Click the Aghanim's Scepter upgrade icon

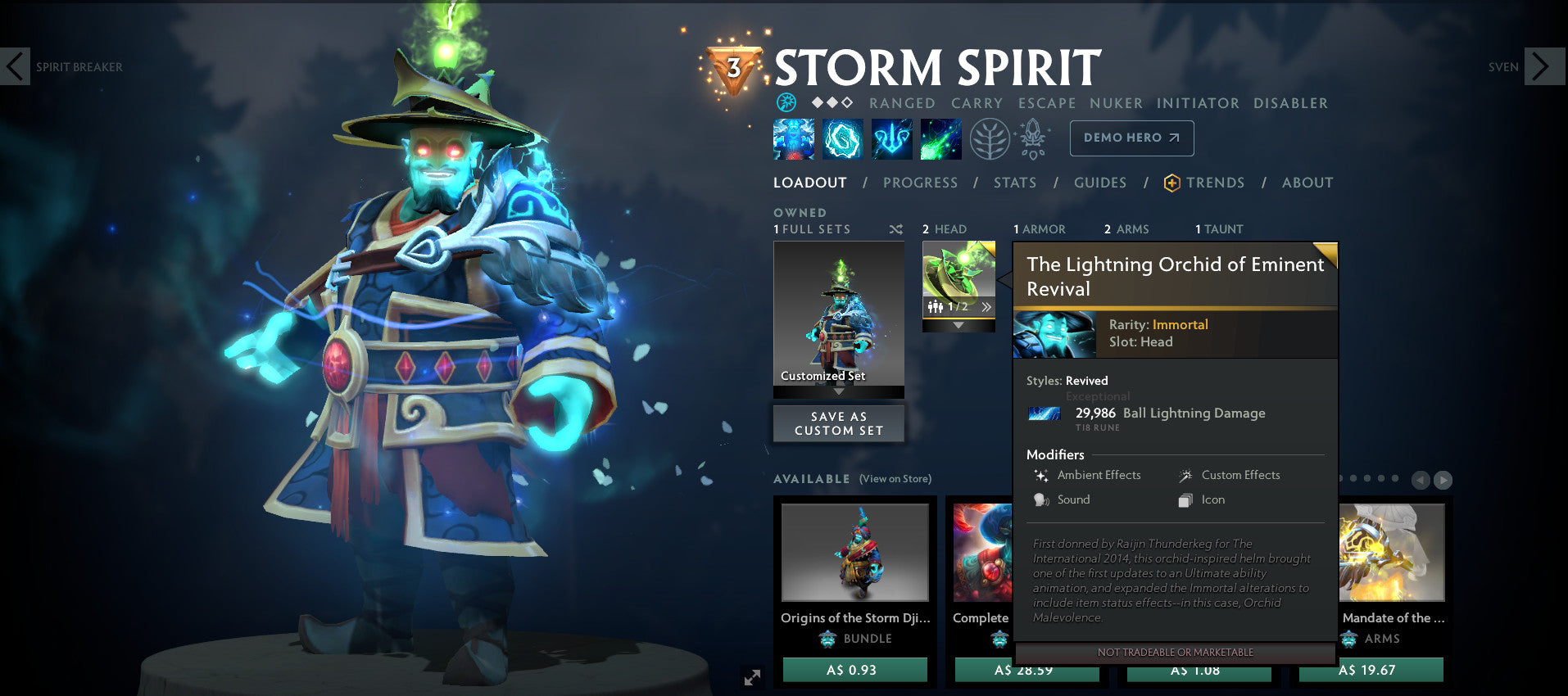[1034, 138]
